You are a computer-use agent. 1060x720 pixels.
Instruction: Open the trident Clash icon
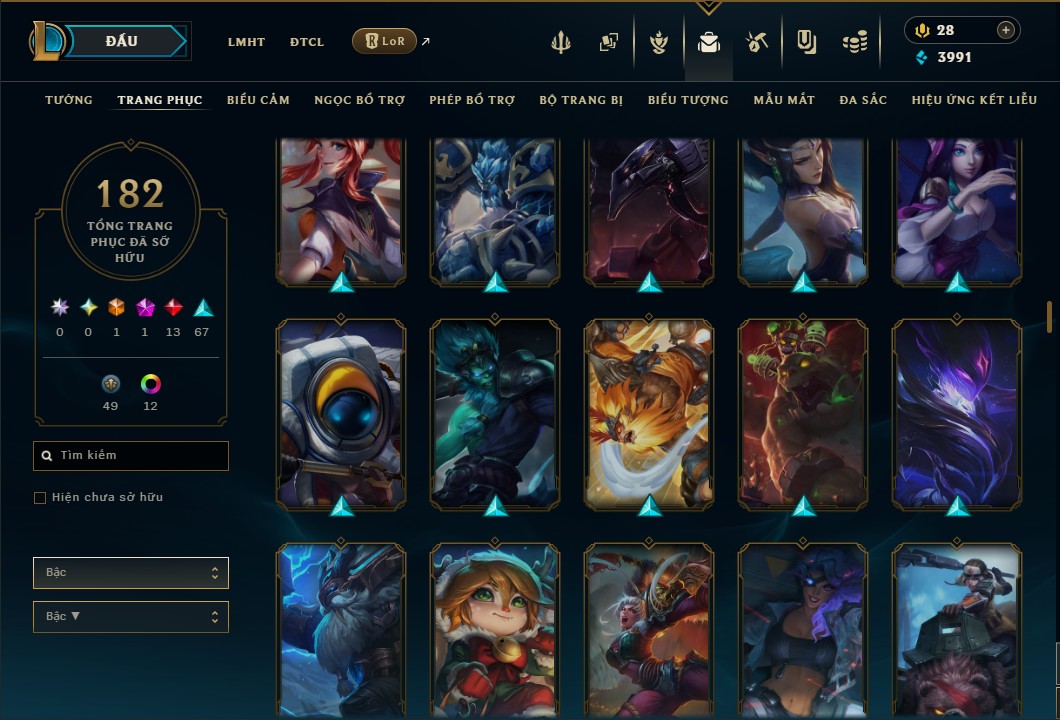[x=562, y=42]
